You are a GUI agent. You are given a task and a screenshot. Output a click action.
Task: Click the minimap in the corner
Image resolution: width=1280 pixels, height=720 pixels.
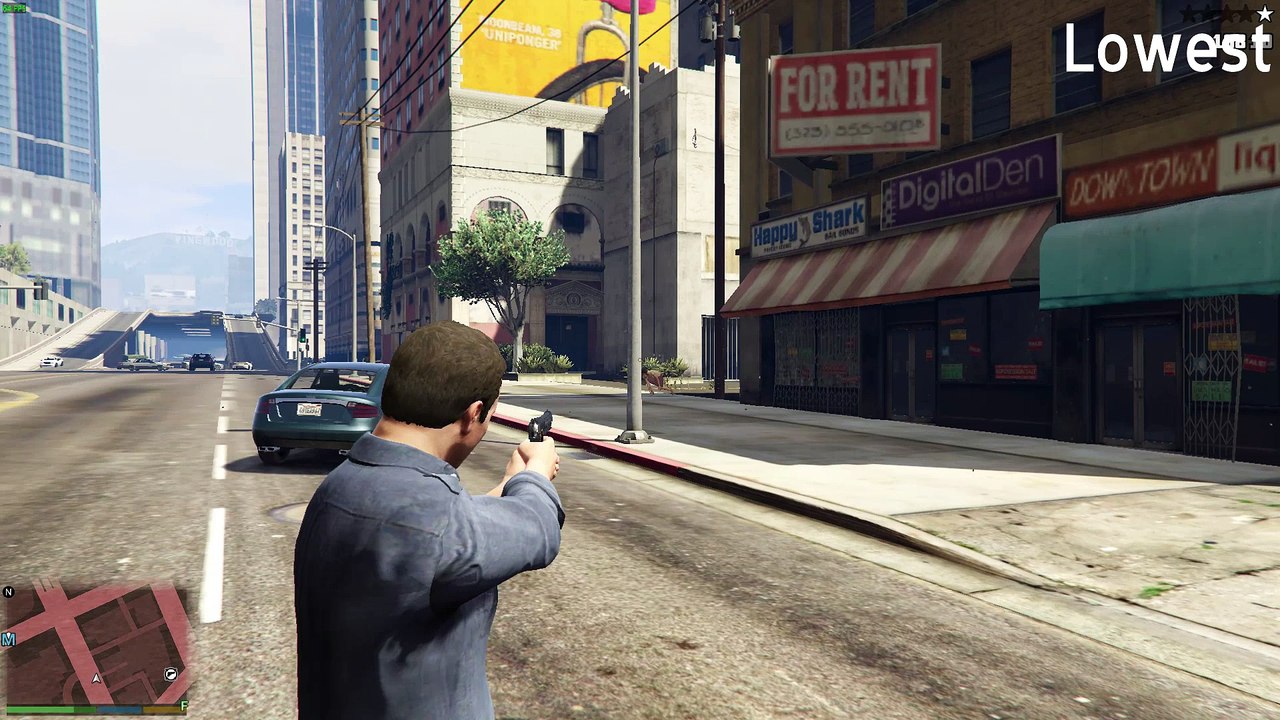click(97, 643)
